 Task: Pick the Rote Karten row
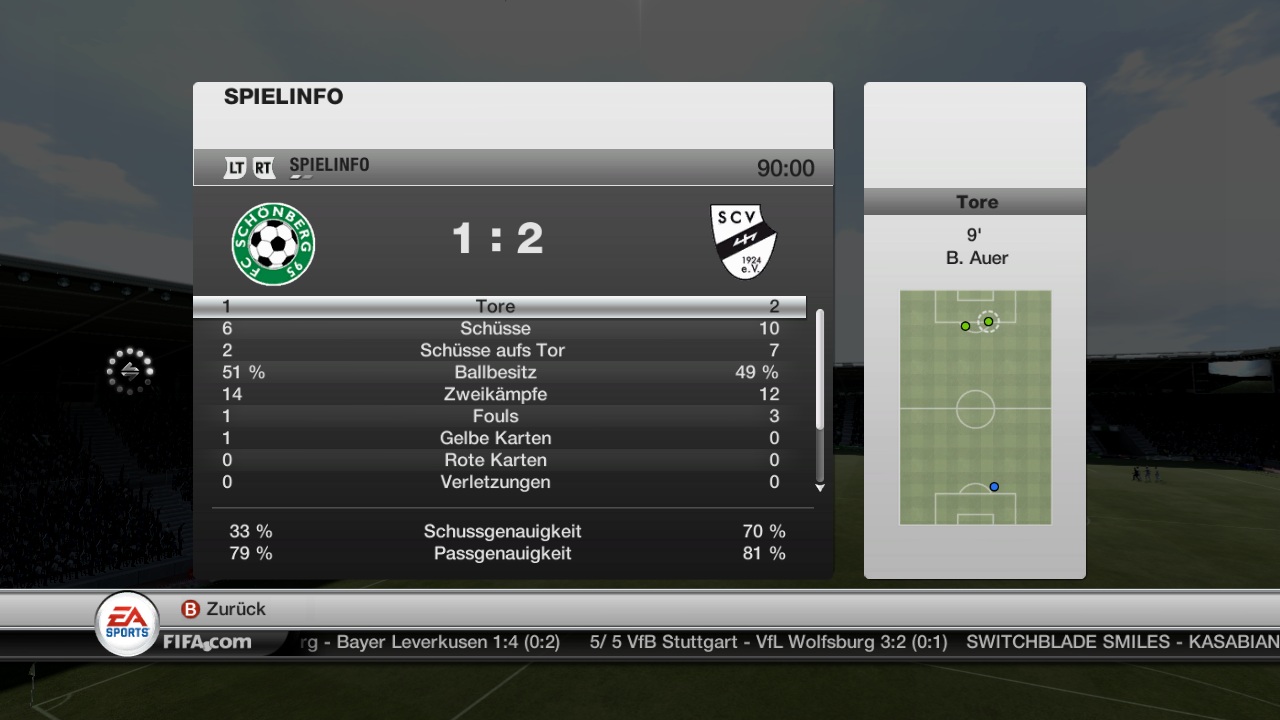pyautogui.click(x=496, y=460)
